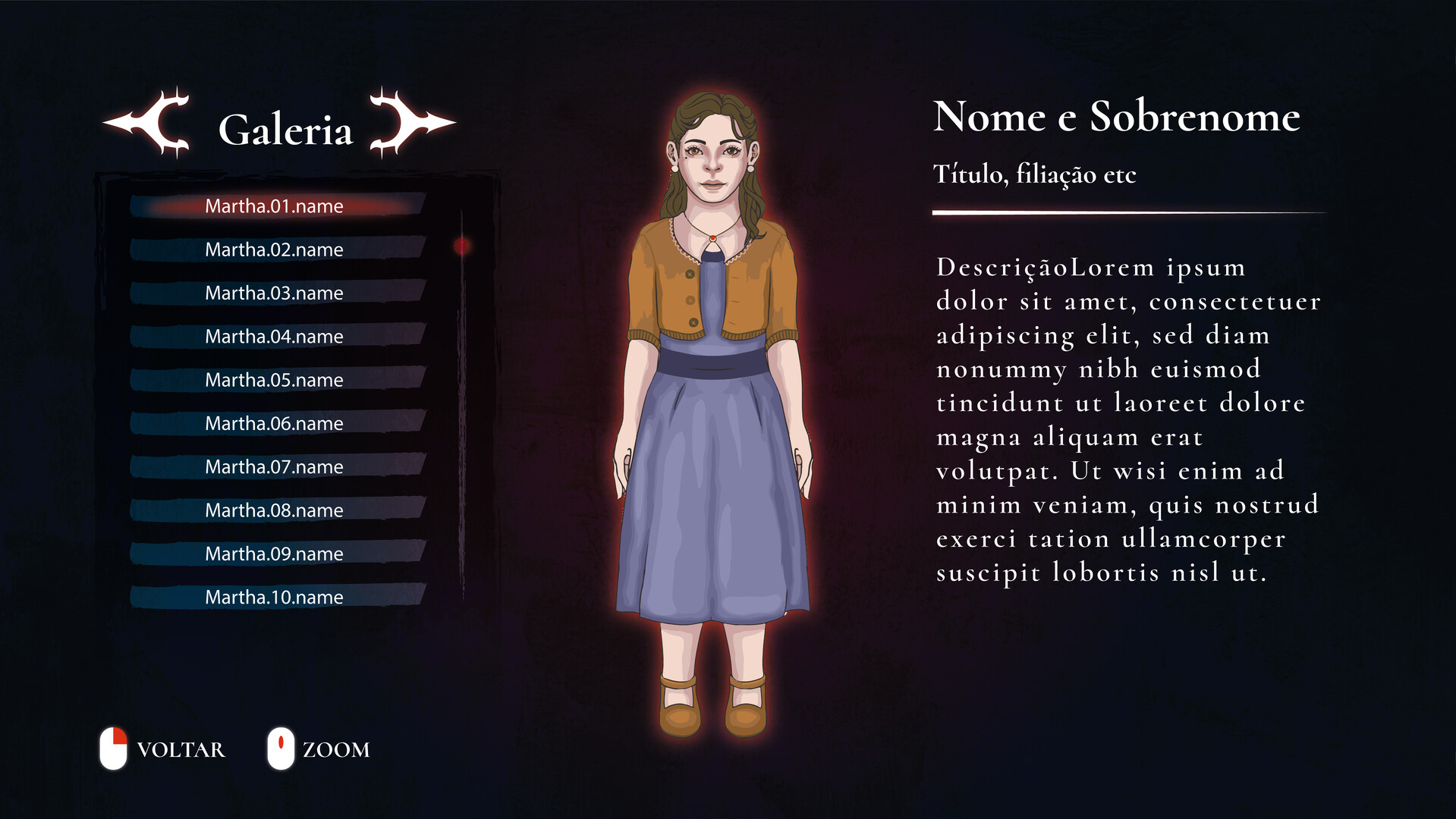Select Martha.03.name from the list
Image resolution: width=1456 pixels, height=819 pixels.
[273, 293]
